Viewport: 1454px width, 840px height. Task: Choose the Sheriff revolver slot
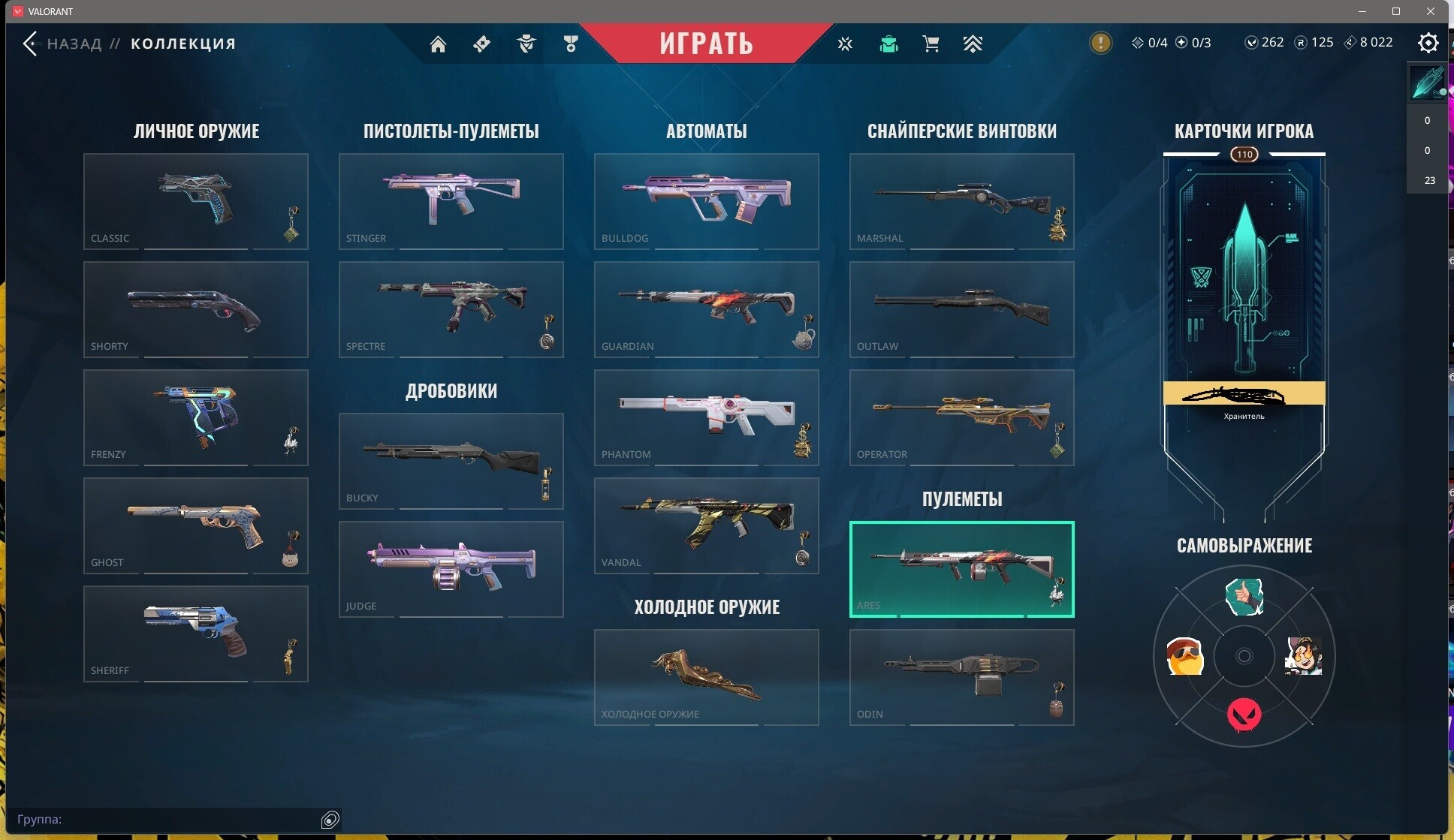[195, 634]
